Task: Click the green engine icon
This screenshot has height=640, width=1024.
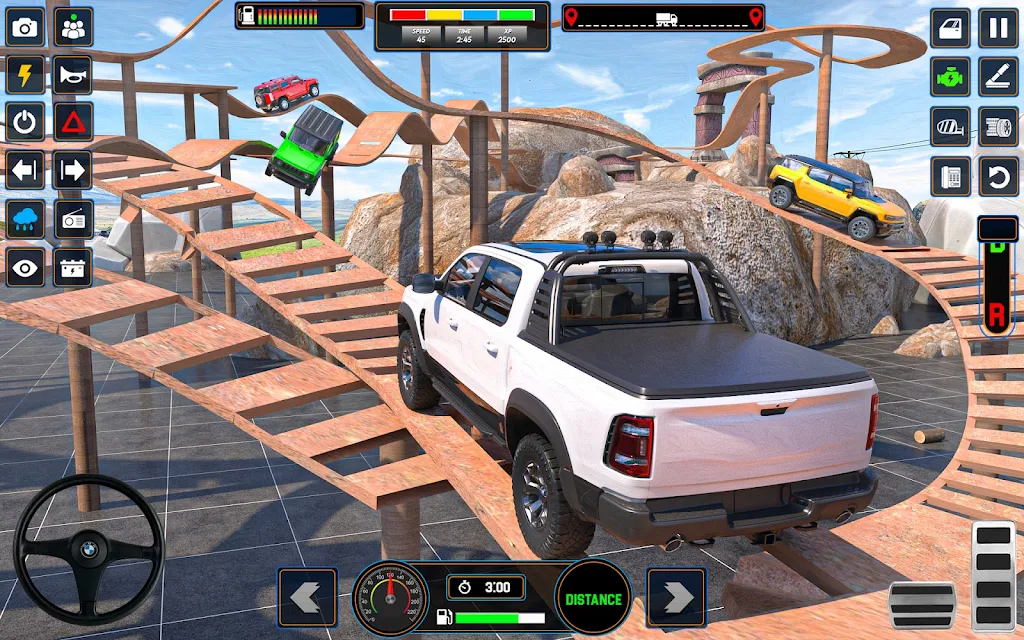Action: click(x=950, y=76)
